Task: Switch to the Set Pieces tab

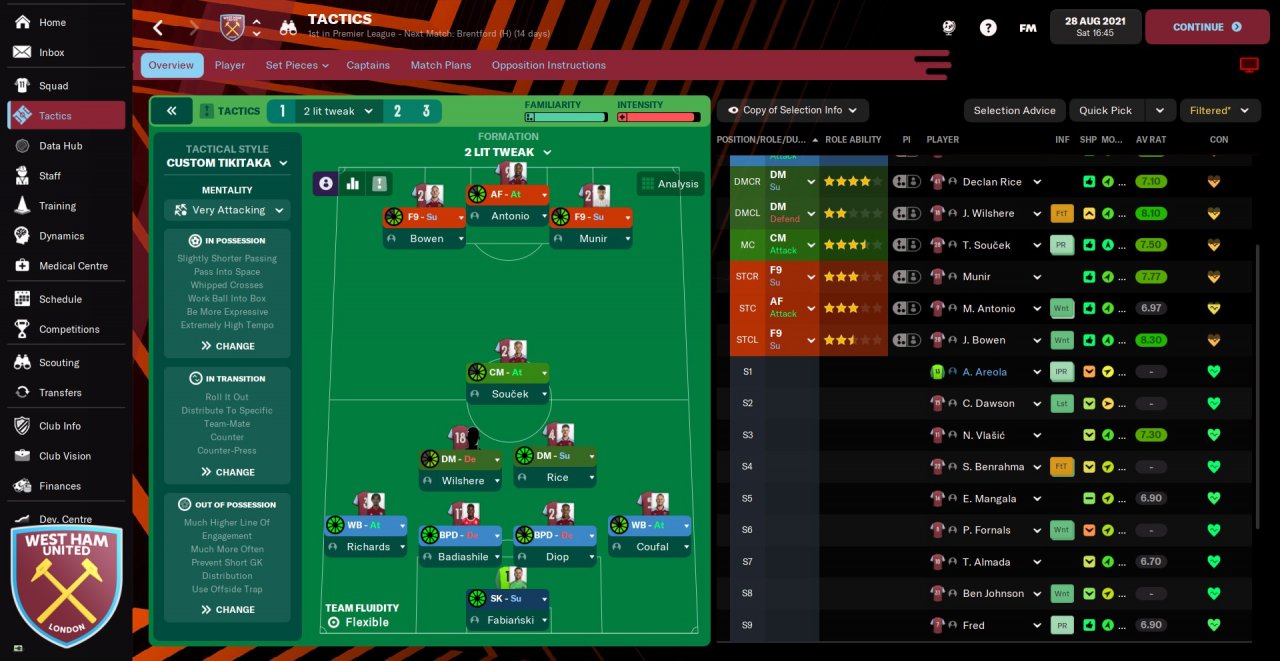Action: coord(297,65)
